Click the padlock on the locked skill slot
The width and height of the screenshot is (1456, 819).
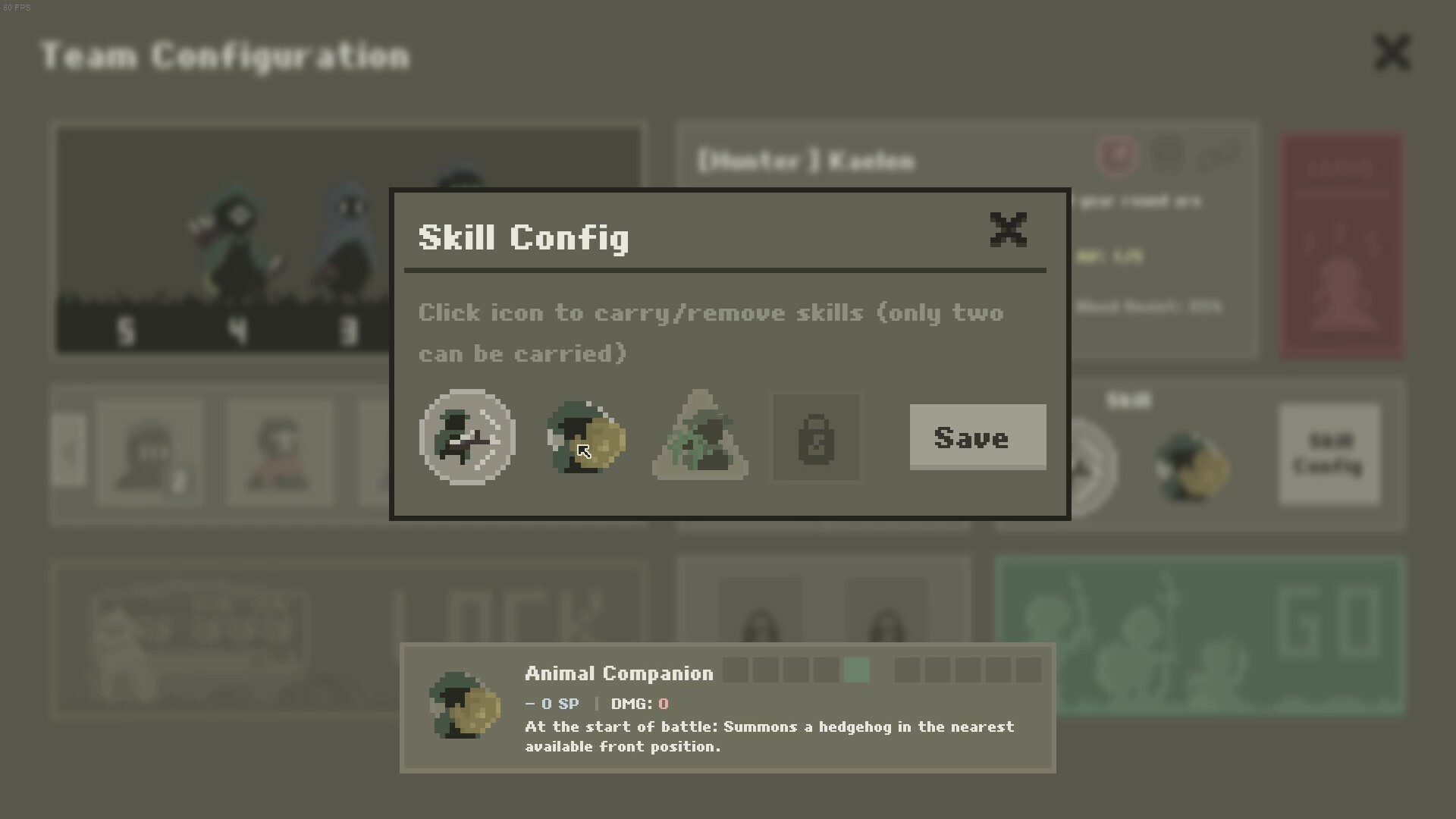pos(816,438)
